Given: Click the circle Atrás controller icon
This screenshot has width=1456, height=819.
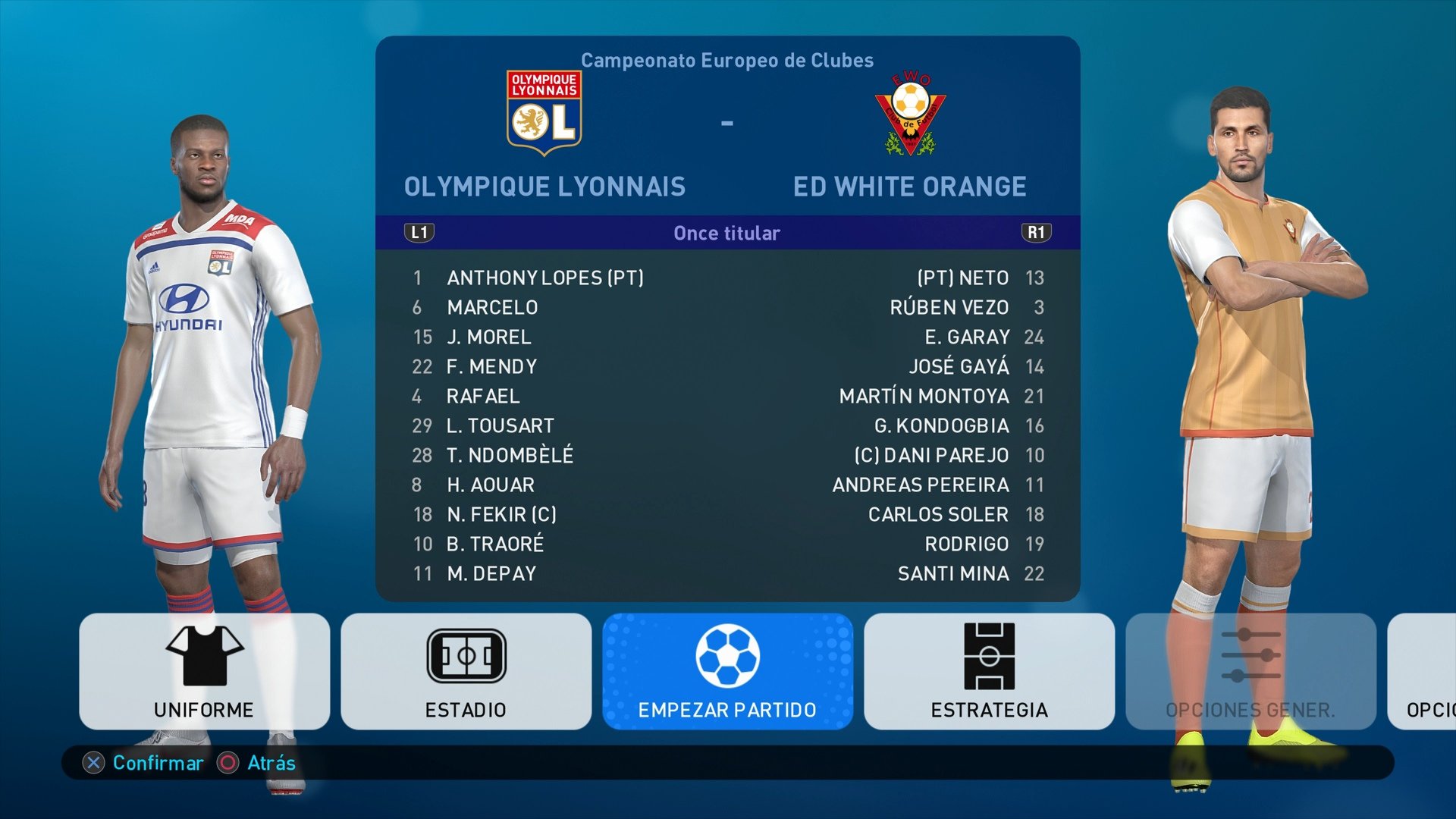Looking at the screenshot, I should (227, 764).
